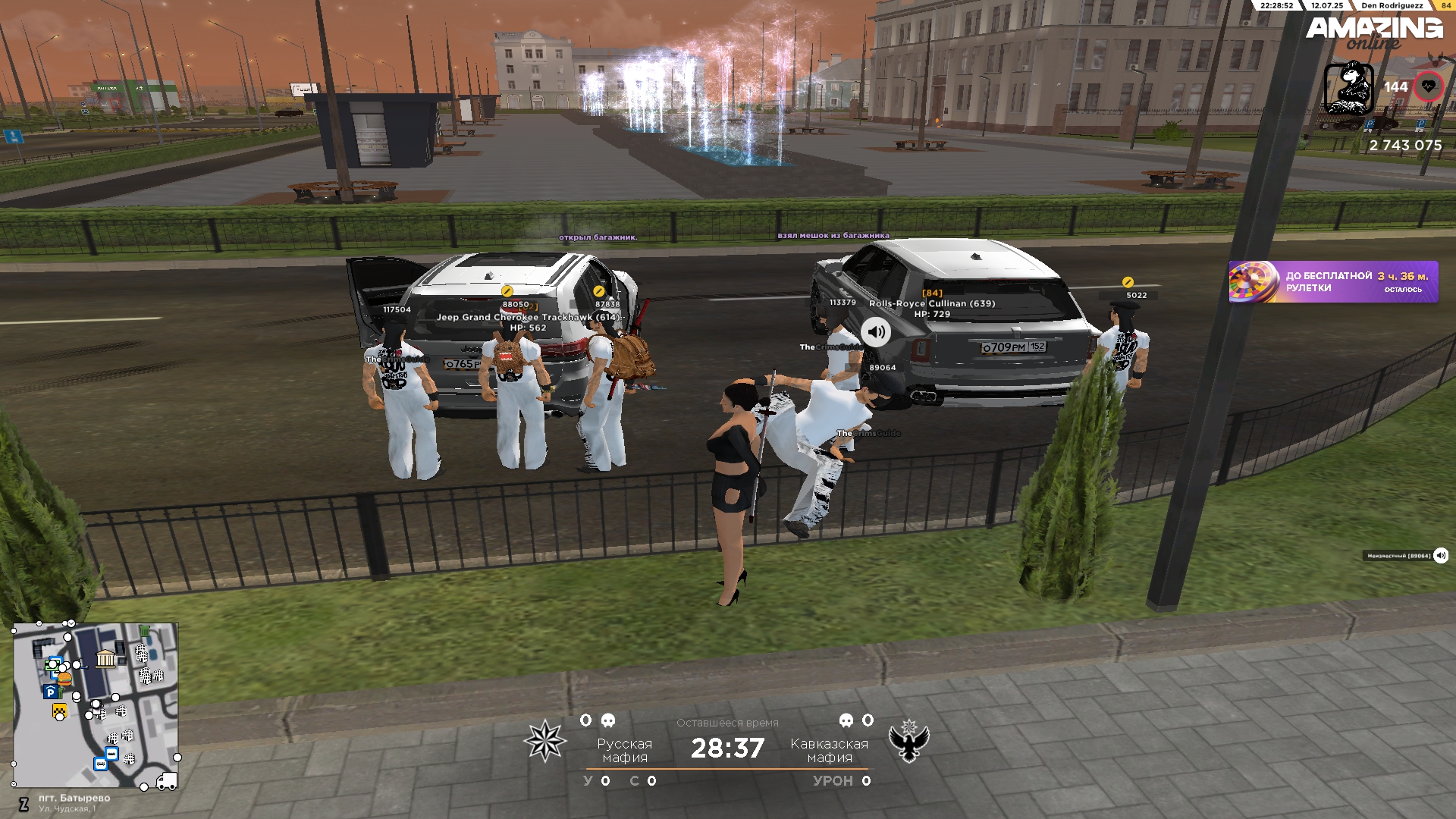Select the yellow taxi marker on minimap
Viewport: 1456px width, 819px height.
[59, 711]
